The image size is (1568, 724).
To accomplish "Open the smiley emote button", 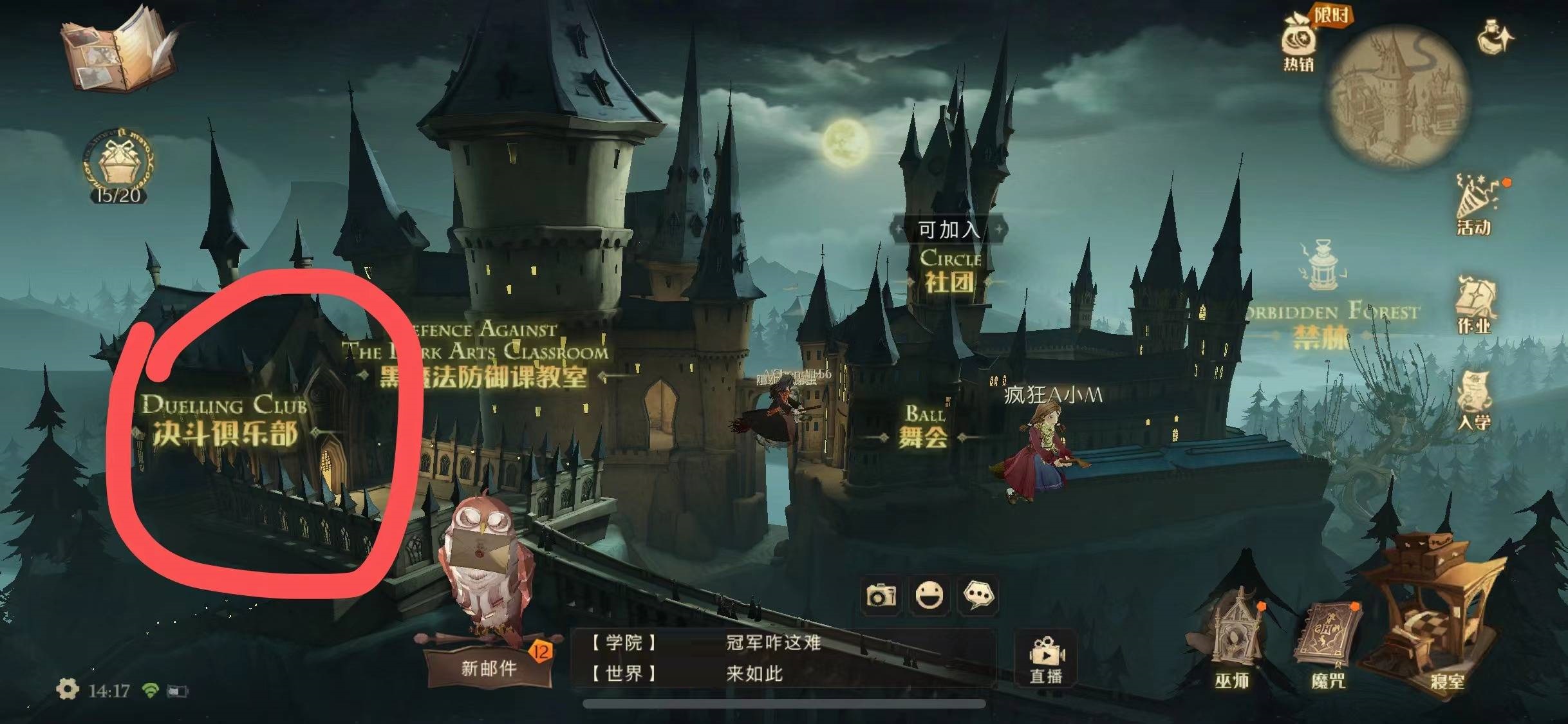I will coord(929,595).
